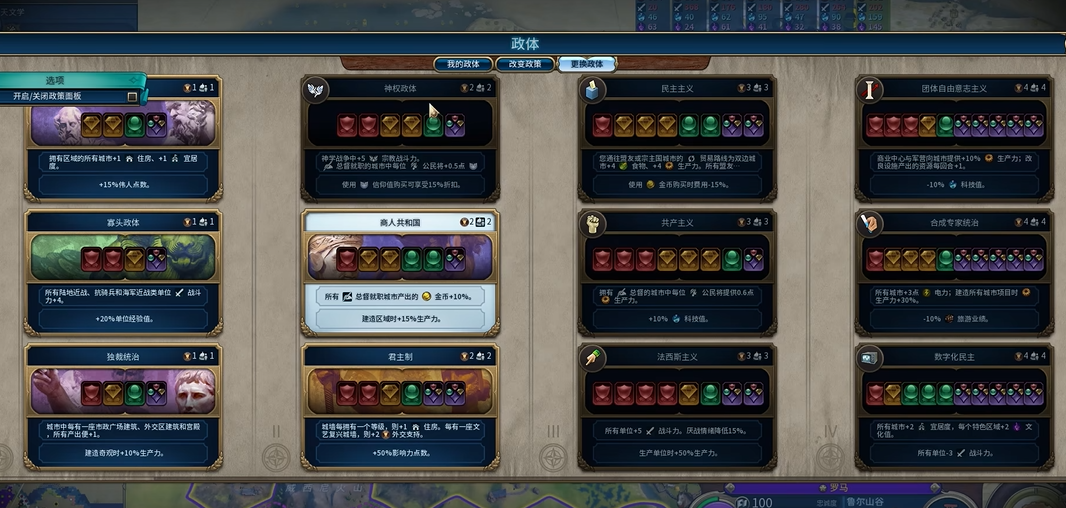Pick the 数字化民主 government card
Image resolution: width=1066 pixels, height=508 pixels.
pyautogui.click(x=954, y=407)
